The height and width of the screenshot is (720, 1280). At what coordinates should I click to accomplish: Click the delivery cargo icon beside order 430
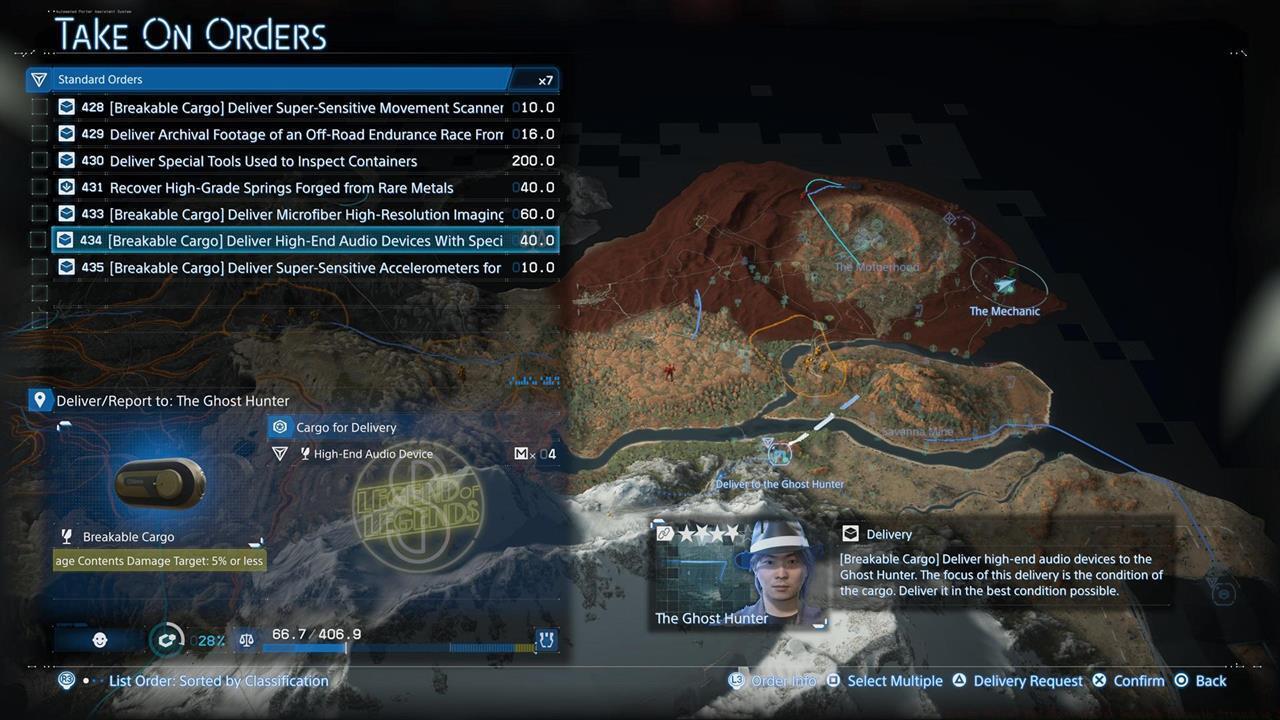[x=65, y=160]
